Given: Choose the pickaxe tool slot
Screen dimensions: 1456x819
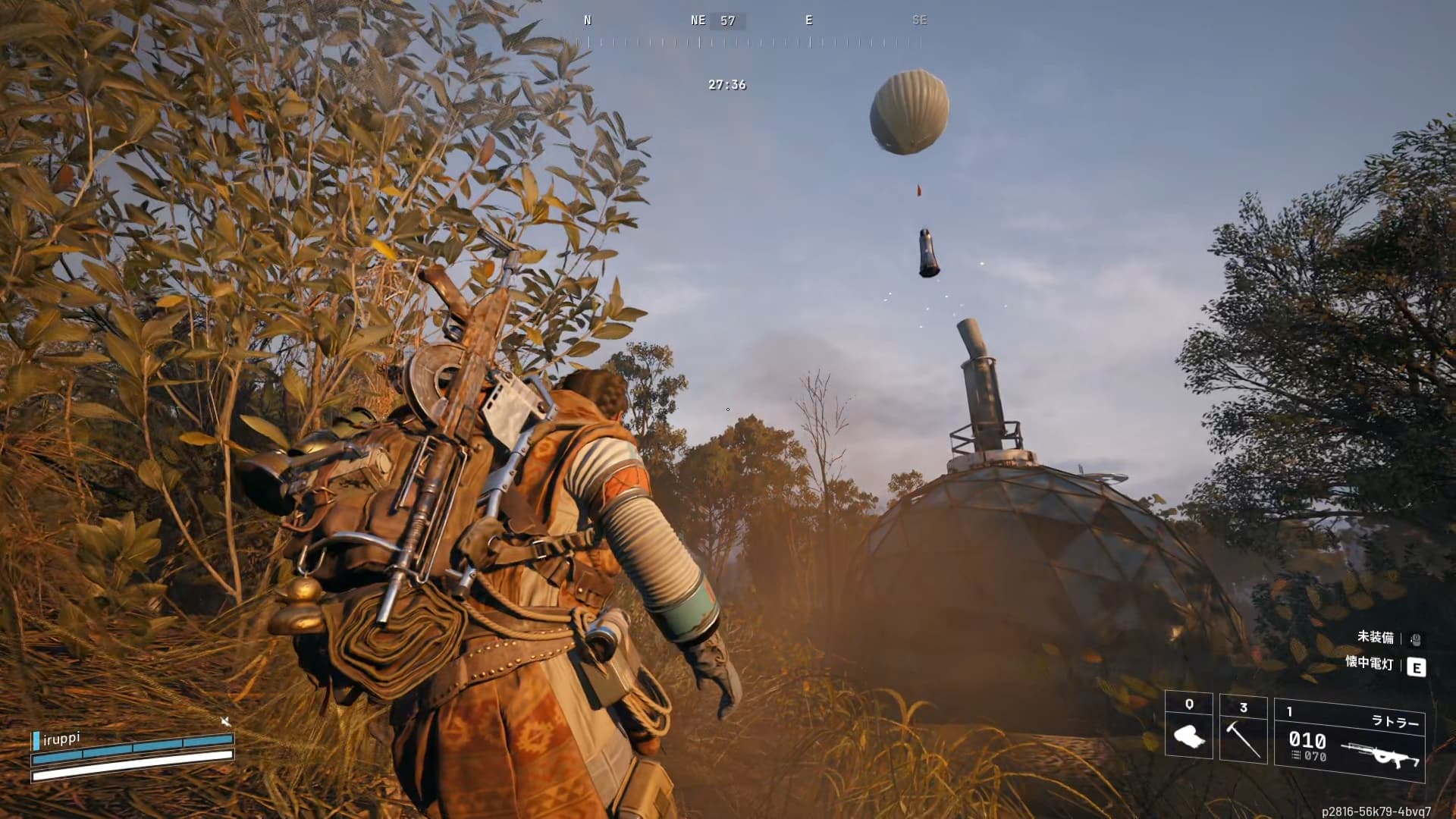Looking at the screenshot, I should tap(1243, 730).
